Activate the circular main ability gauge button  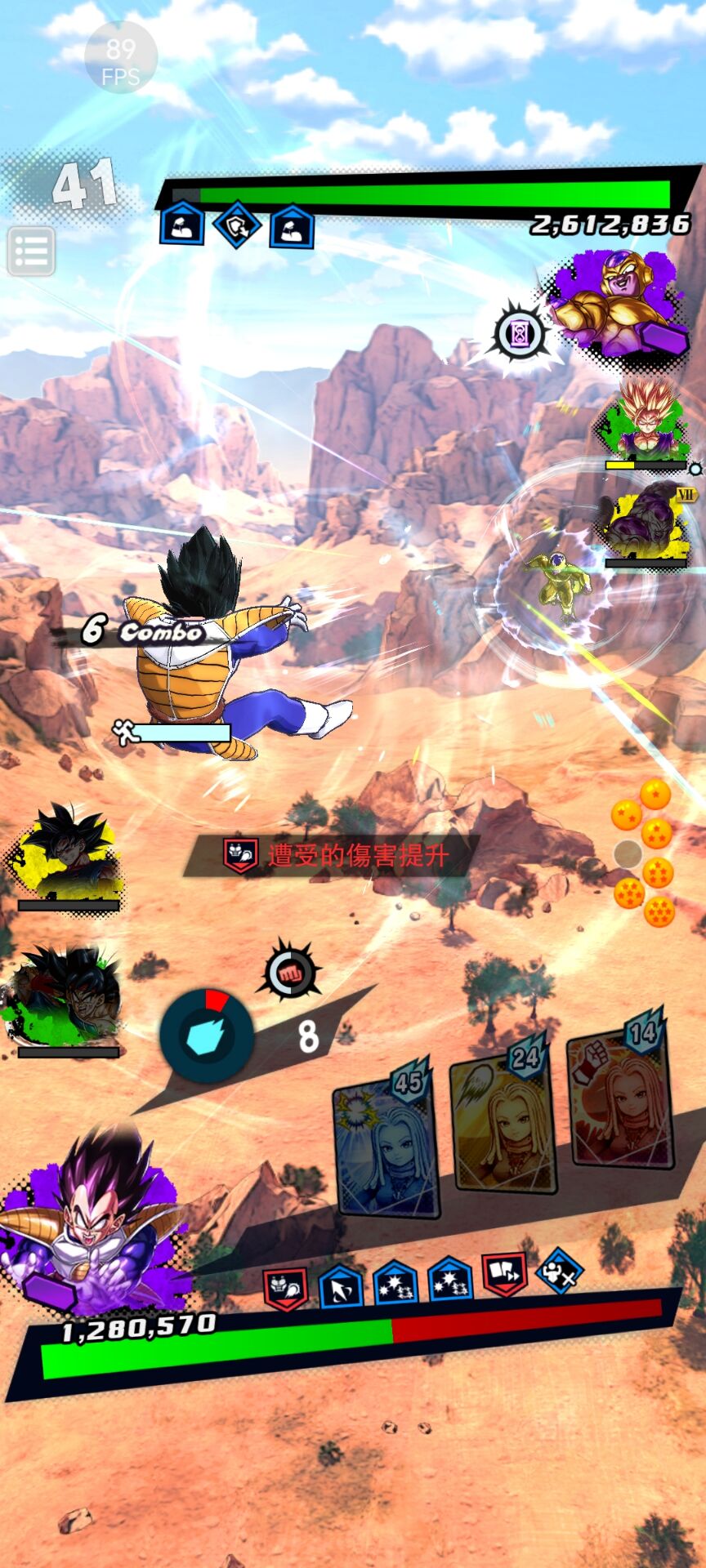(207, 1036)
